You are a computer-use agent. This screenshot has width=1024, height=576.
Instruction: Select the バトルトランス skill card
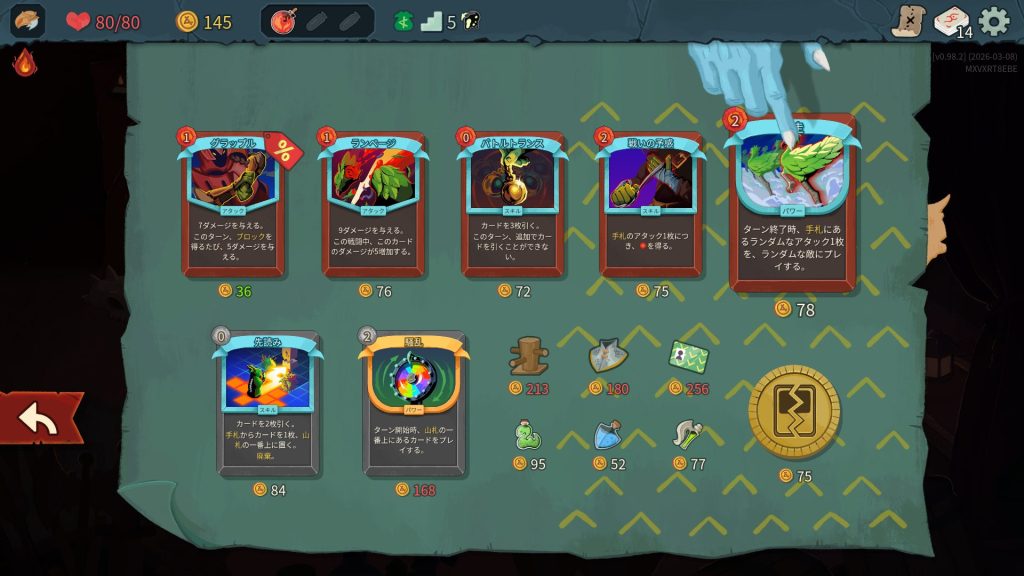[512, 205]
